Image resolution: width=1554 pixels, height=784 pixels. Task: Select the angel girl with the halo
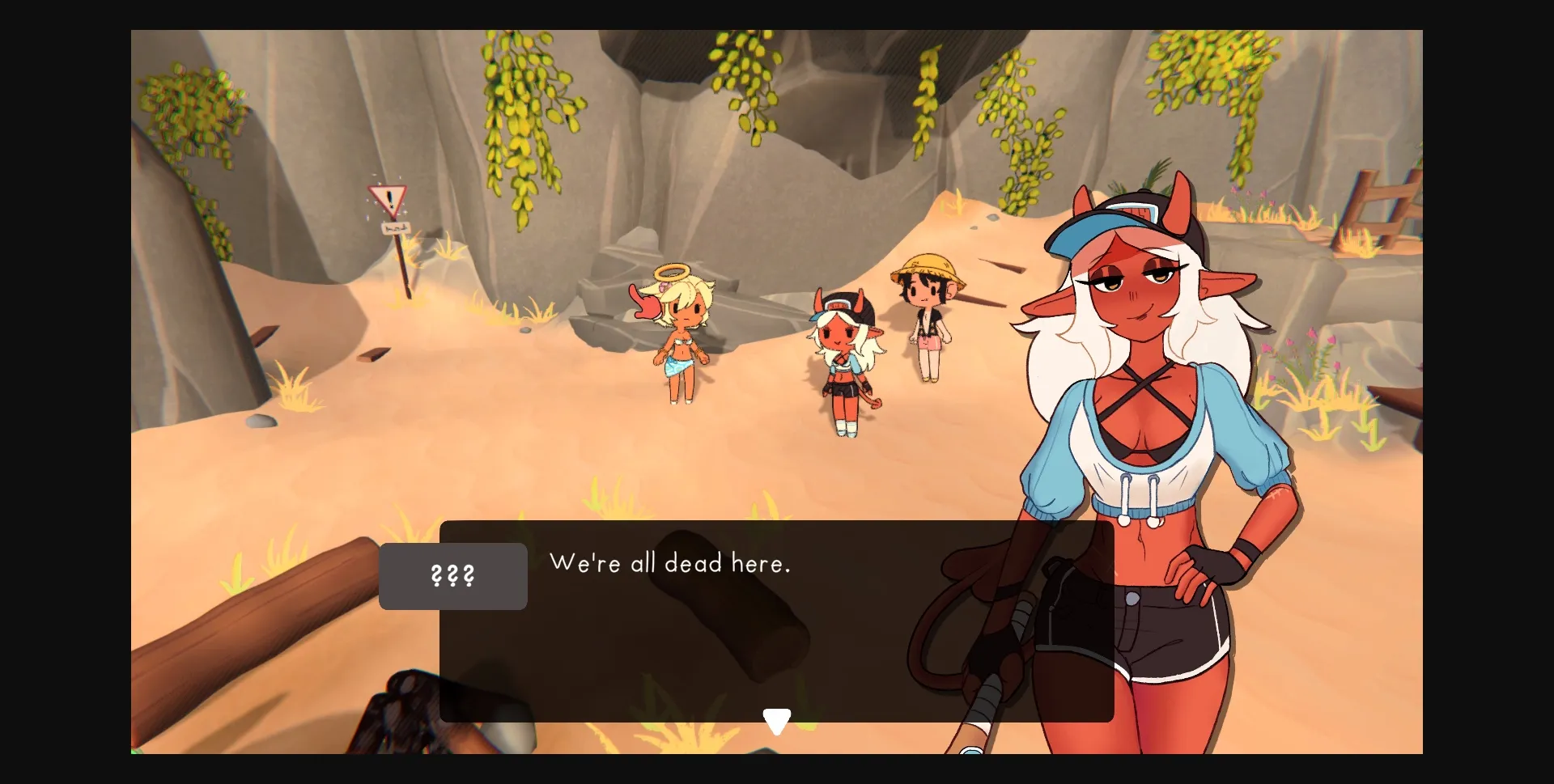(x=678, y=332)
